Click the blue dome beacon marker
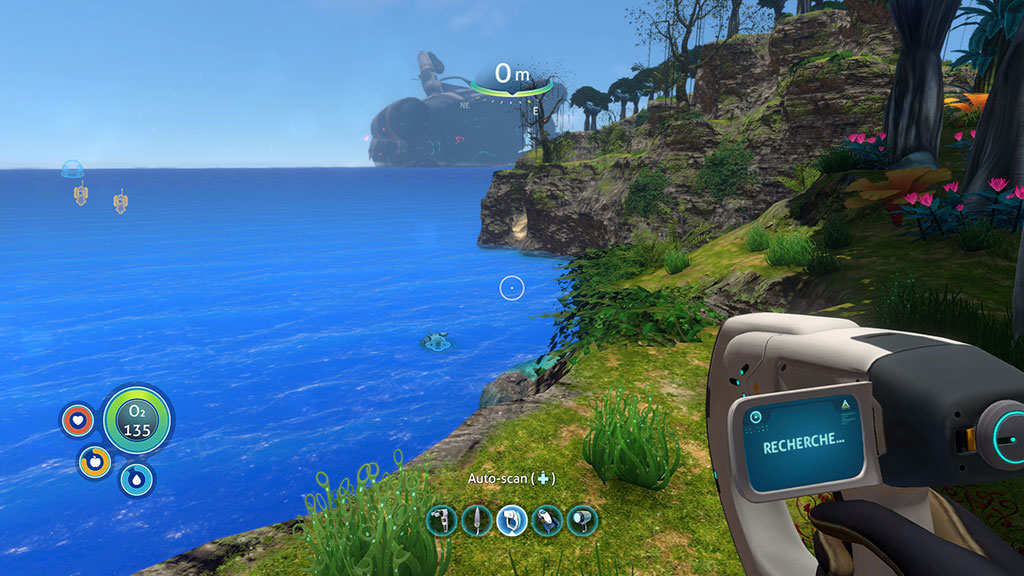This screenshot has height=576, width=1024. [72, 169]
